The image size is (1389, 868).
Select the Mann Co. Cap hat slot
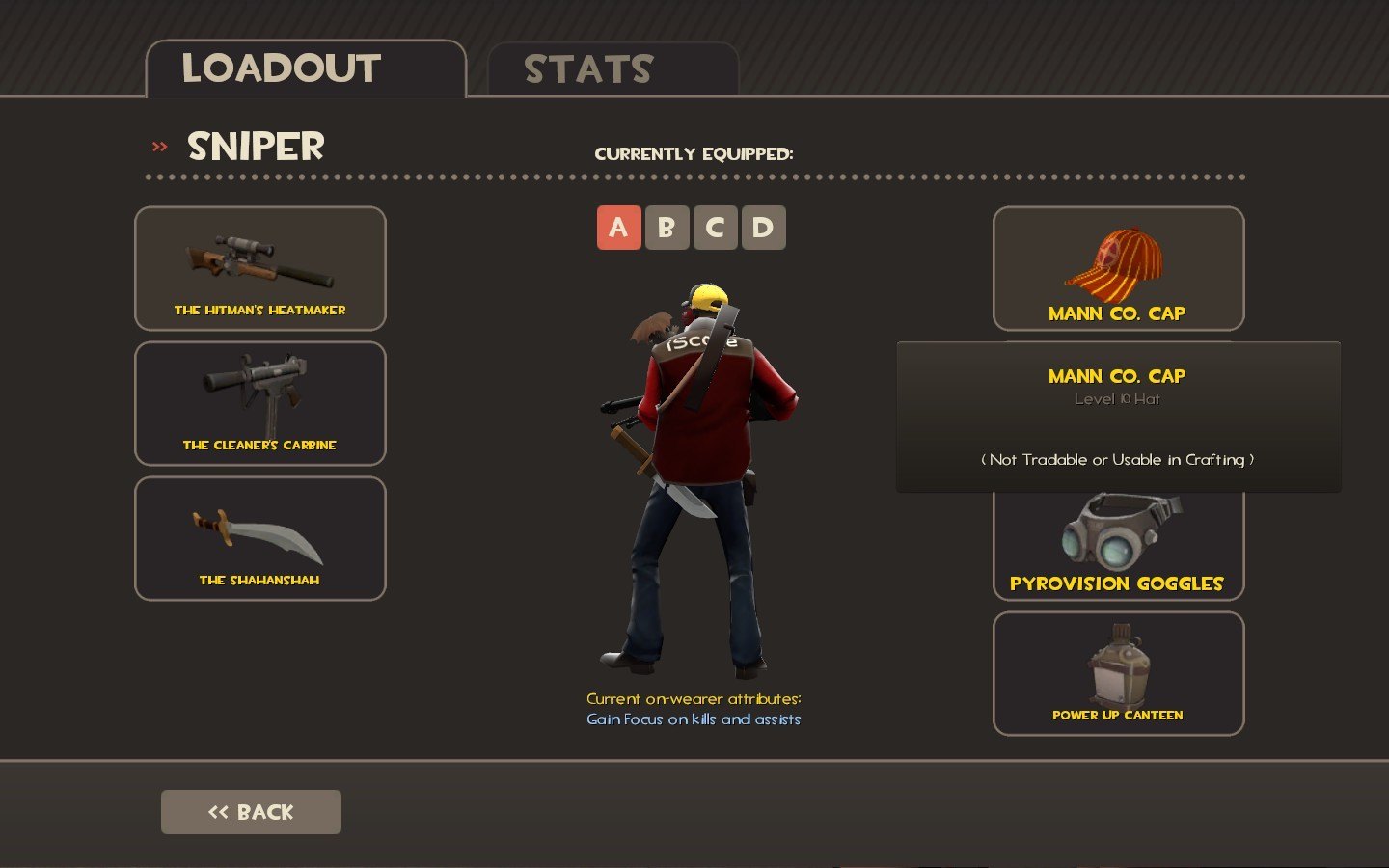tap(1118, 269)
